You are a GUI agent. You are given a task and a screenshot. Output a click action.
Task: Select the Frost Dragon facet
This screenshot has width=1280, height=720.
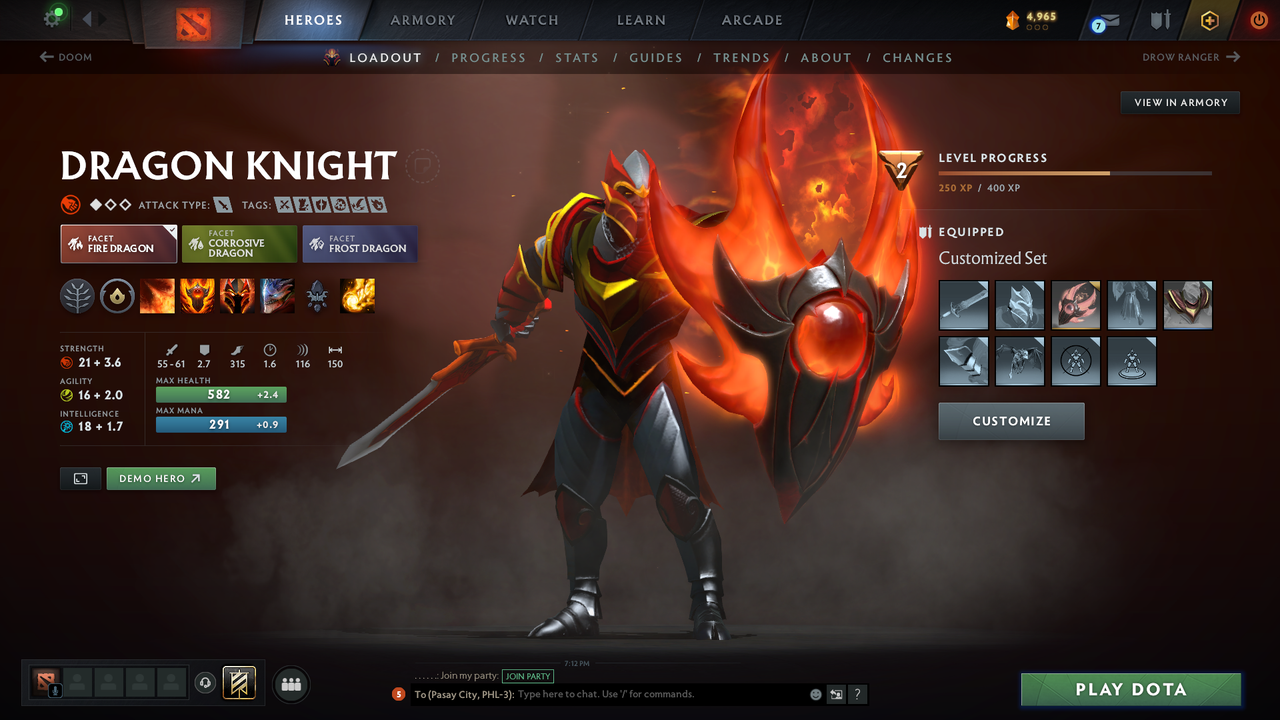359,243
